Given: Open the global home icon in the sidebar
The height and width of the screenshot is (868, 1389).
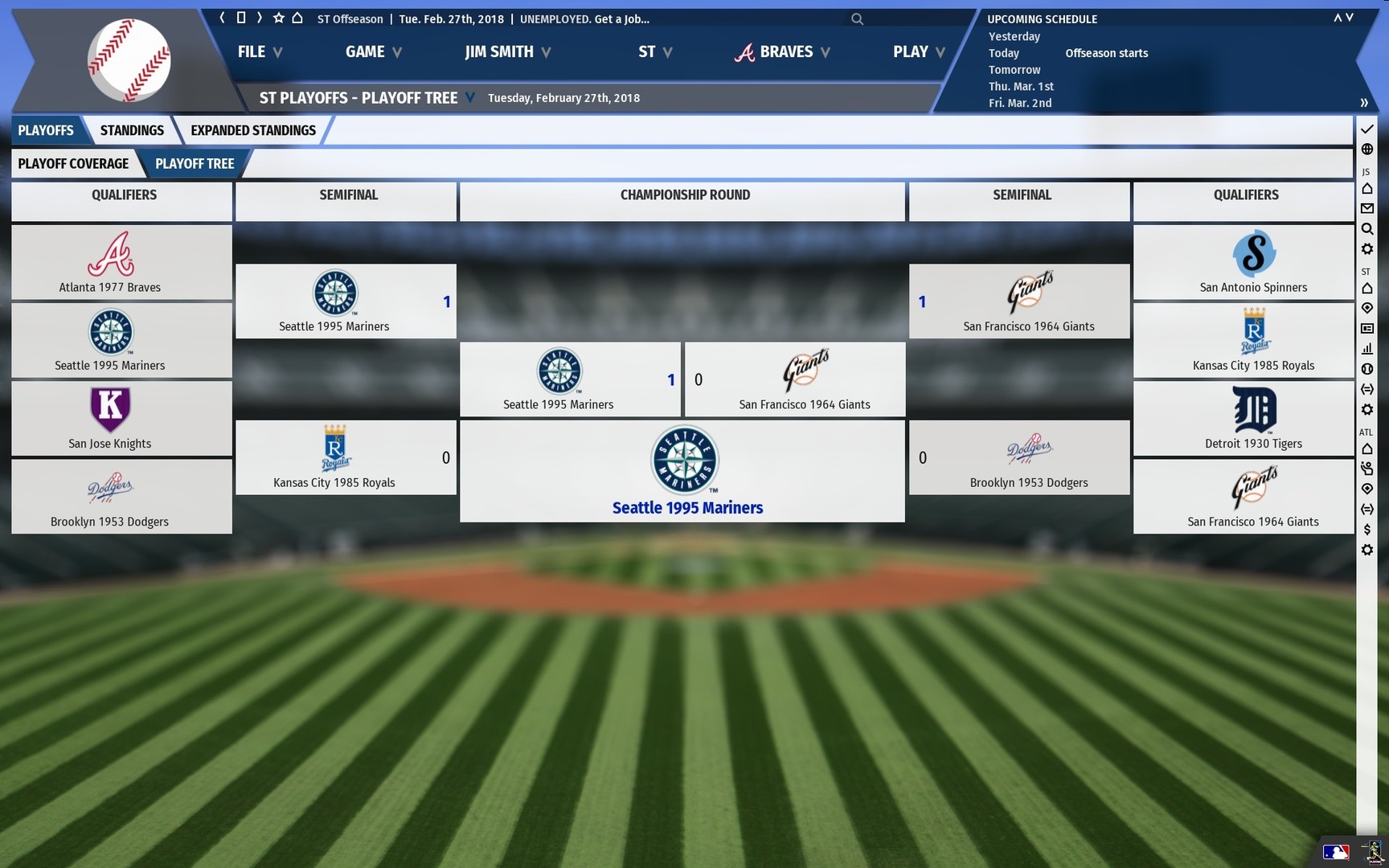Looking at the screenshot, I should pyautogui.click(x=1367, y=188).
